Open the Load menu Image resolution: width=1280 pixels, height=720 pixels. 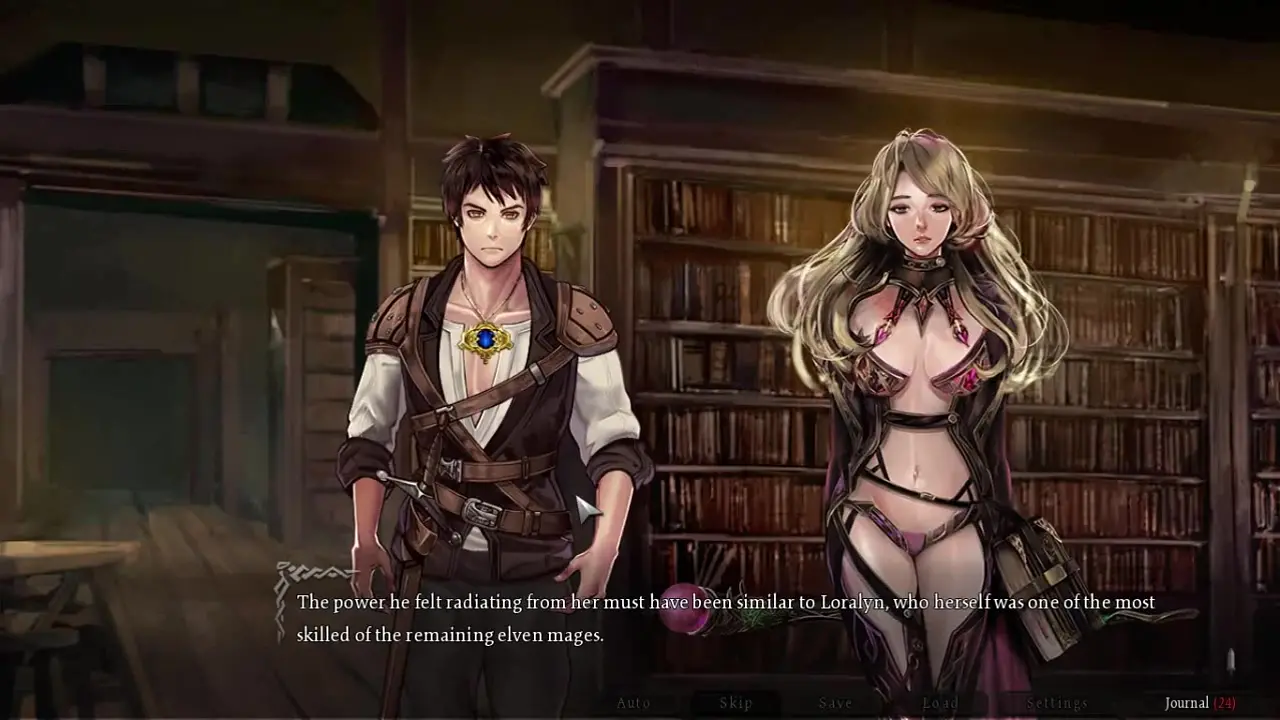940,703
